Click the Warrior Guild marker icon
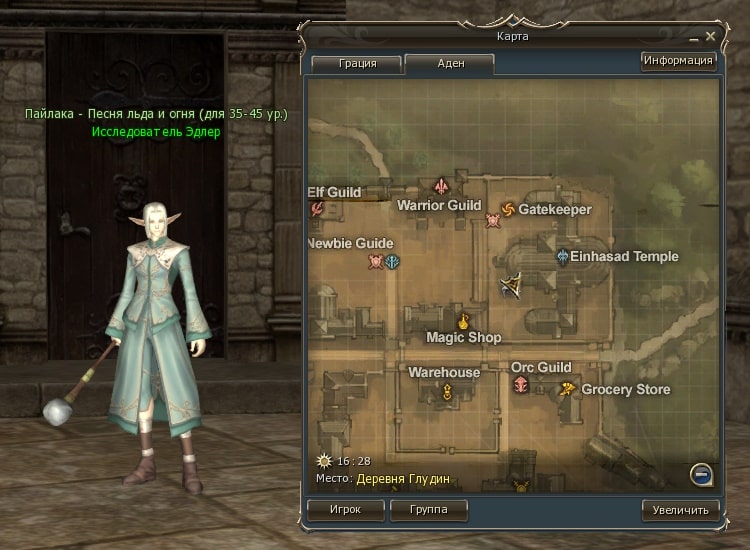The width and height of the screenshot is (750, 550). coord(441,187)
